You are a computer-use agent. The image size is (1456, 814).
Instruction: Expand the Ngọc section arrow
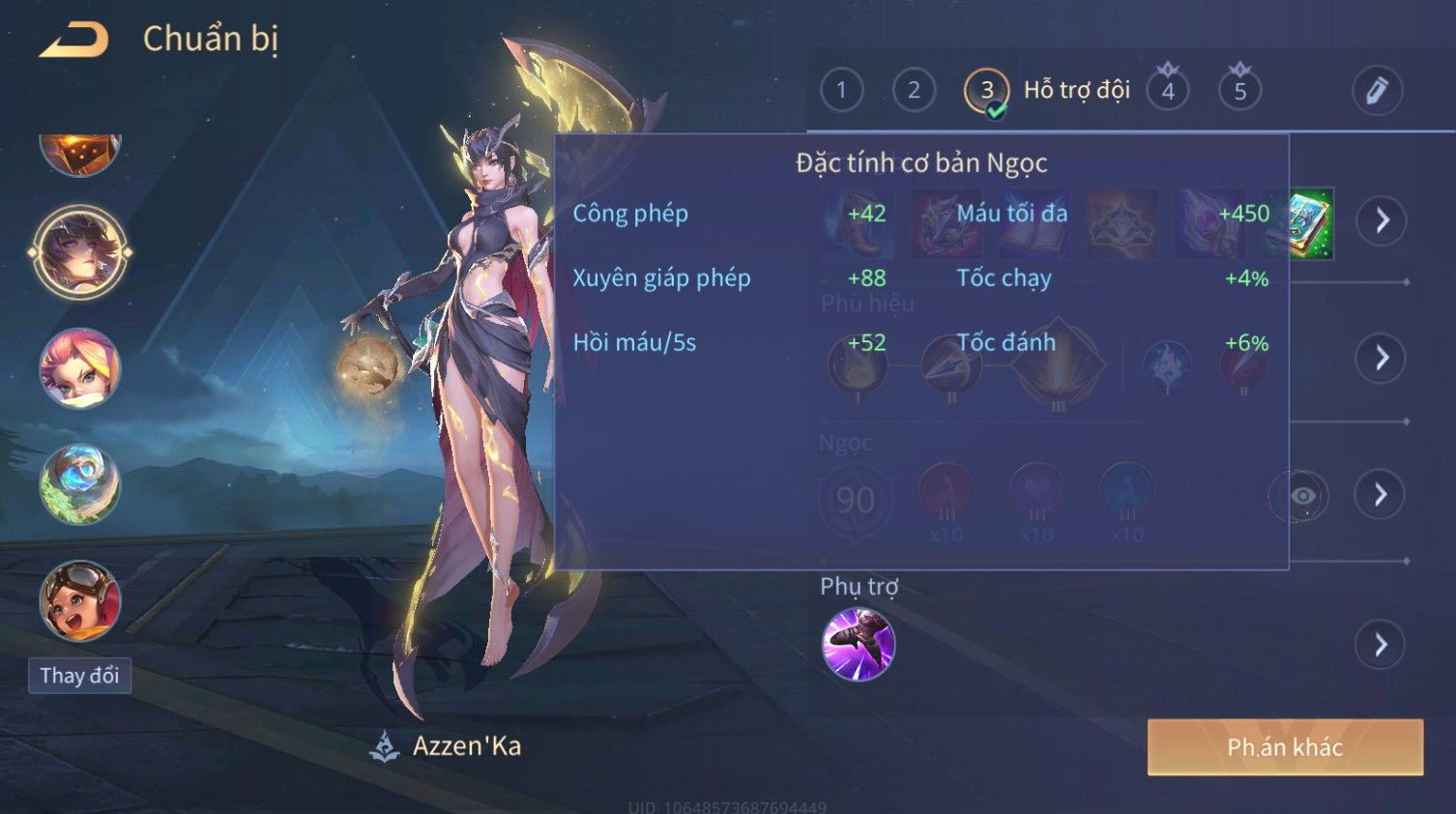1382,495
